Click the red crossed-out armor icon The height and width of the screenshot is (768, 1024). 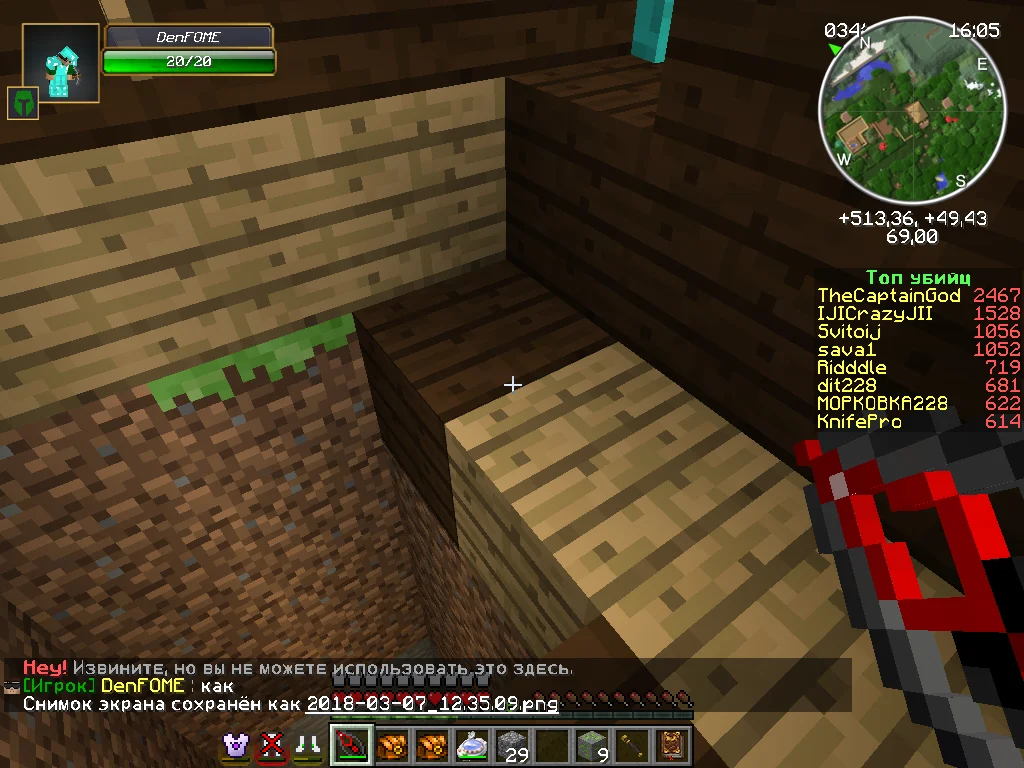click(271, 746)
